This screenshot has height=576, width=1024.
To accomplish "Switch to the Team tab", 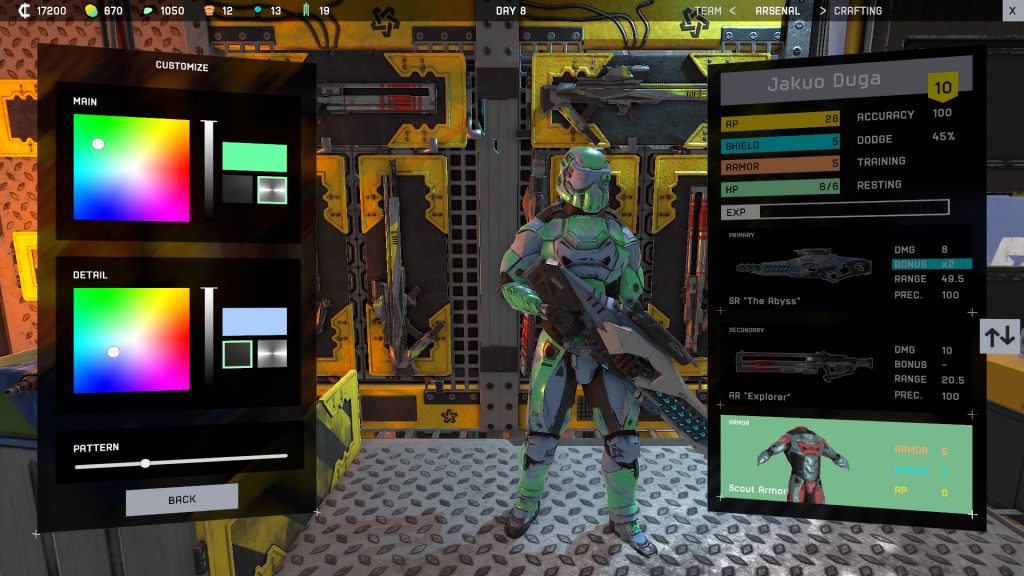I will pos(709,11).
